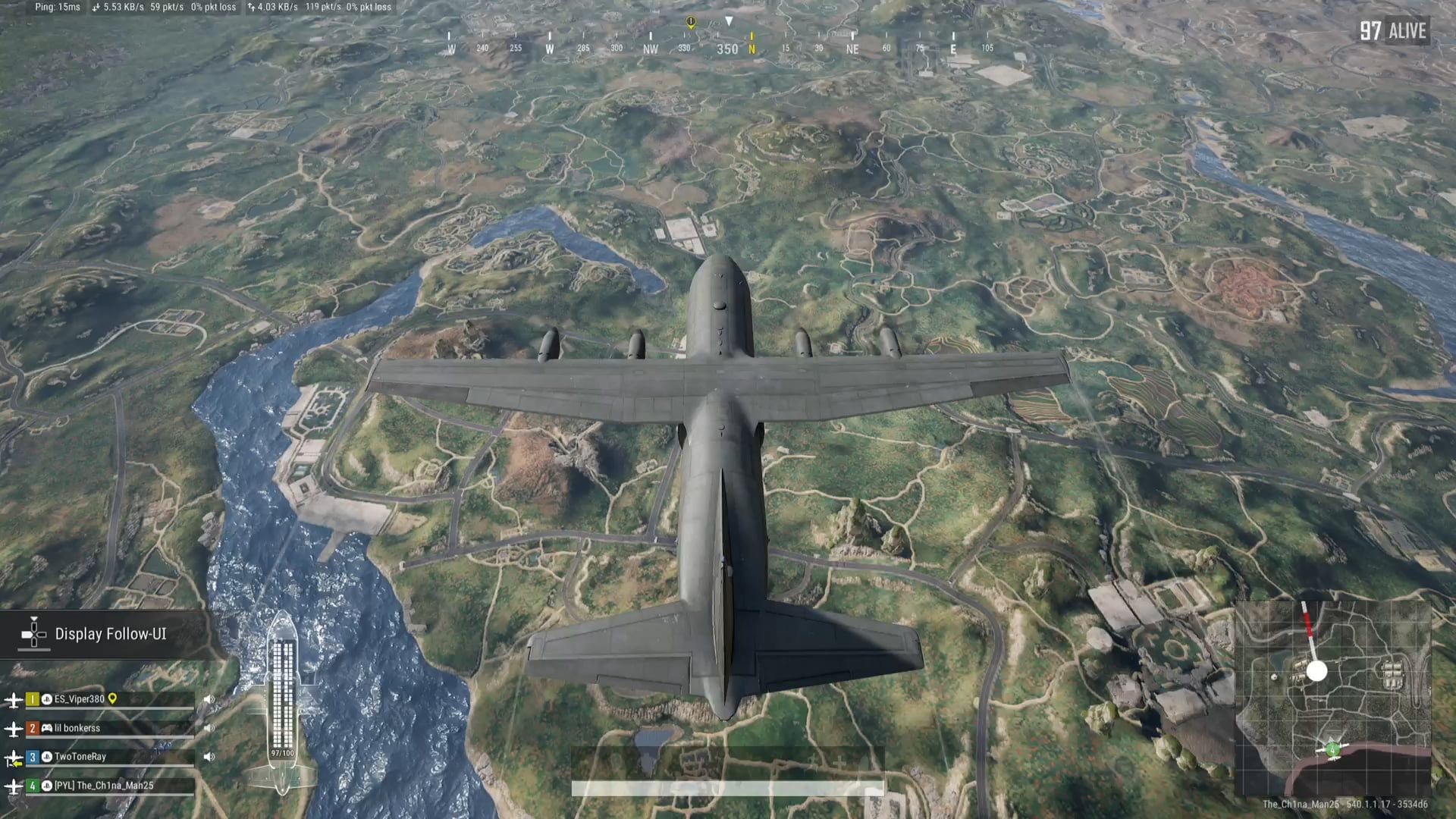Click the yellow marker on the compass
The image size is (1456, 819).
pyautogui.click(x=690, y=23)
